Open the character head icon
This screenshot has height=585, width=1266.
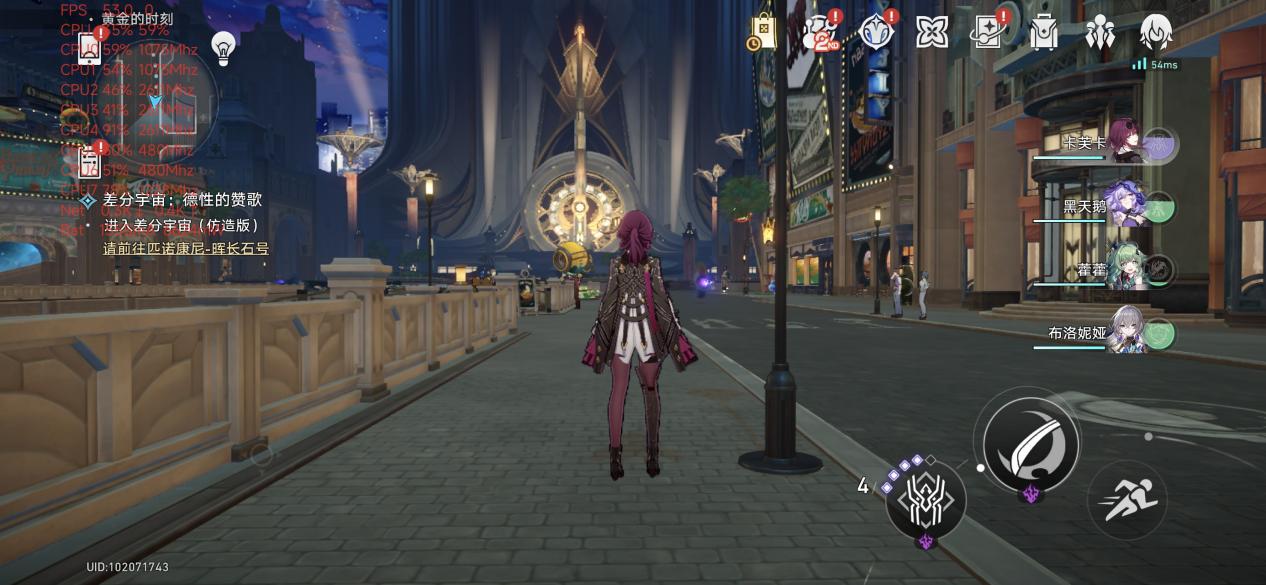[x=1156, y=32]
